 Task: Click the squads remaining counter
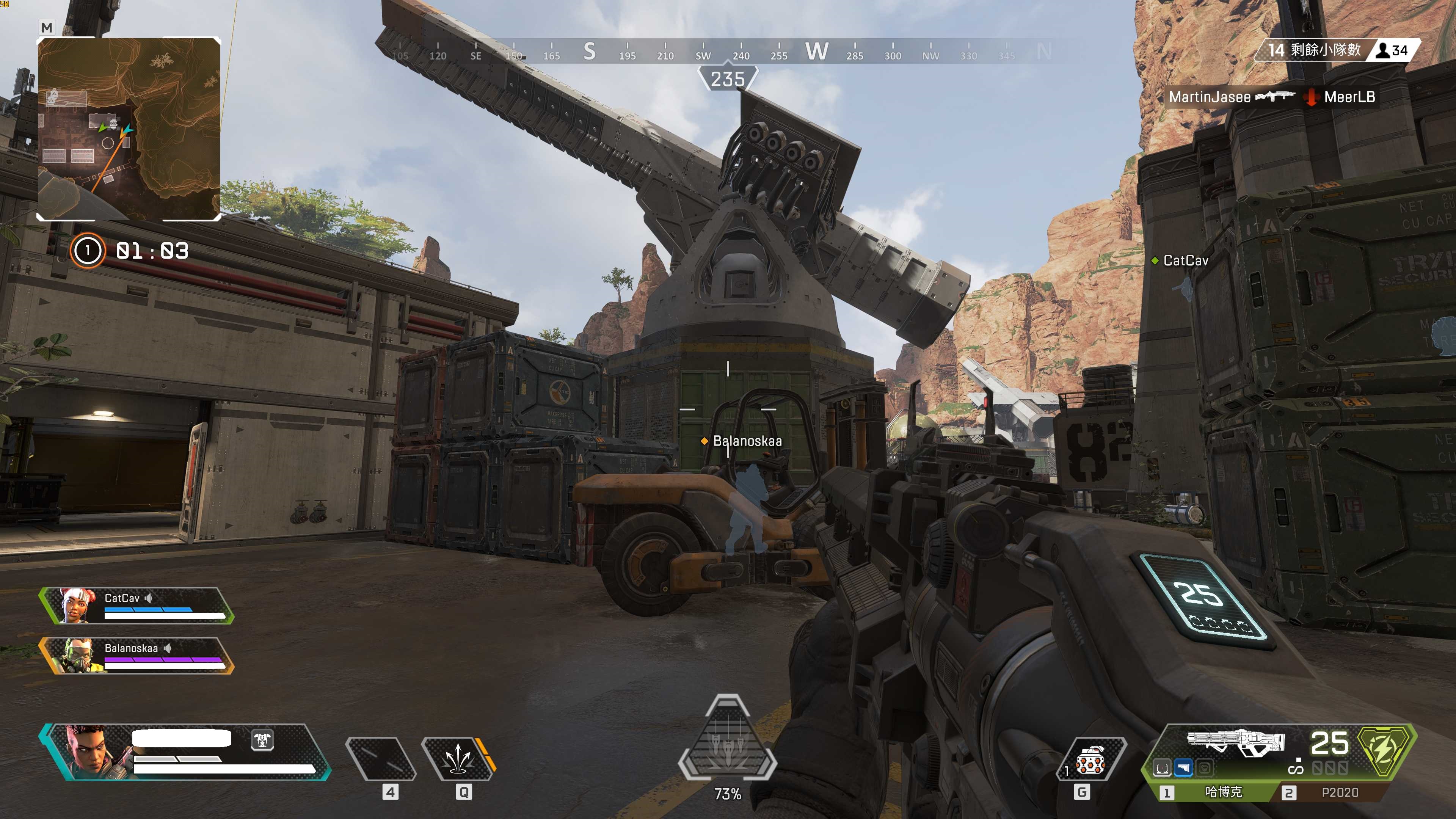(1314, 50)
